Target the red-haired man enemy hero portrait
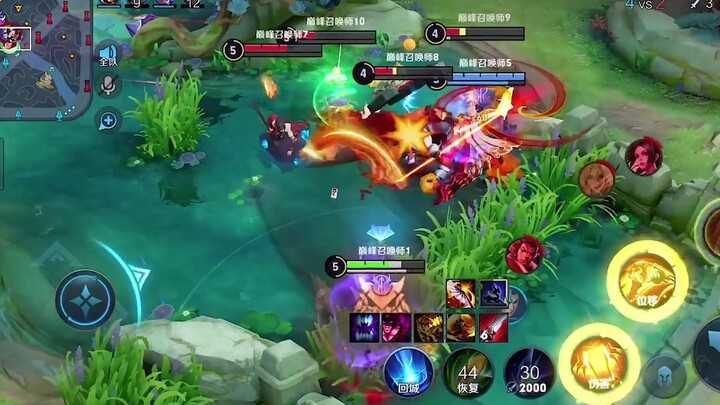The width and height of the screenshot is (720, 405). (524, 255)
